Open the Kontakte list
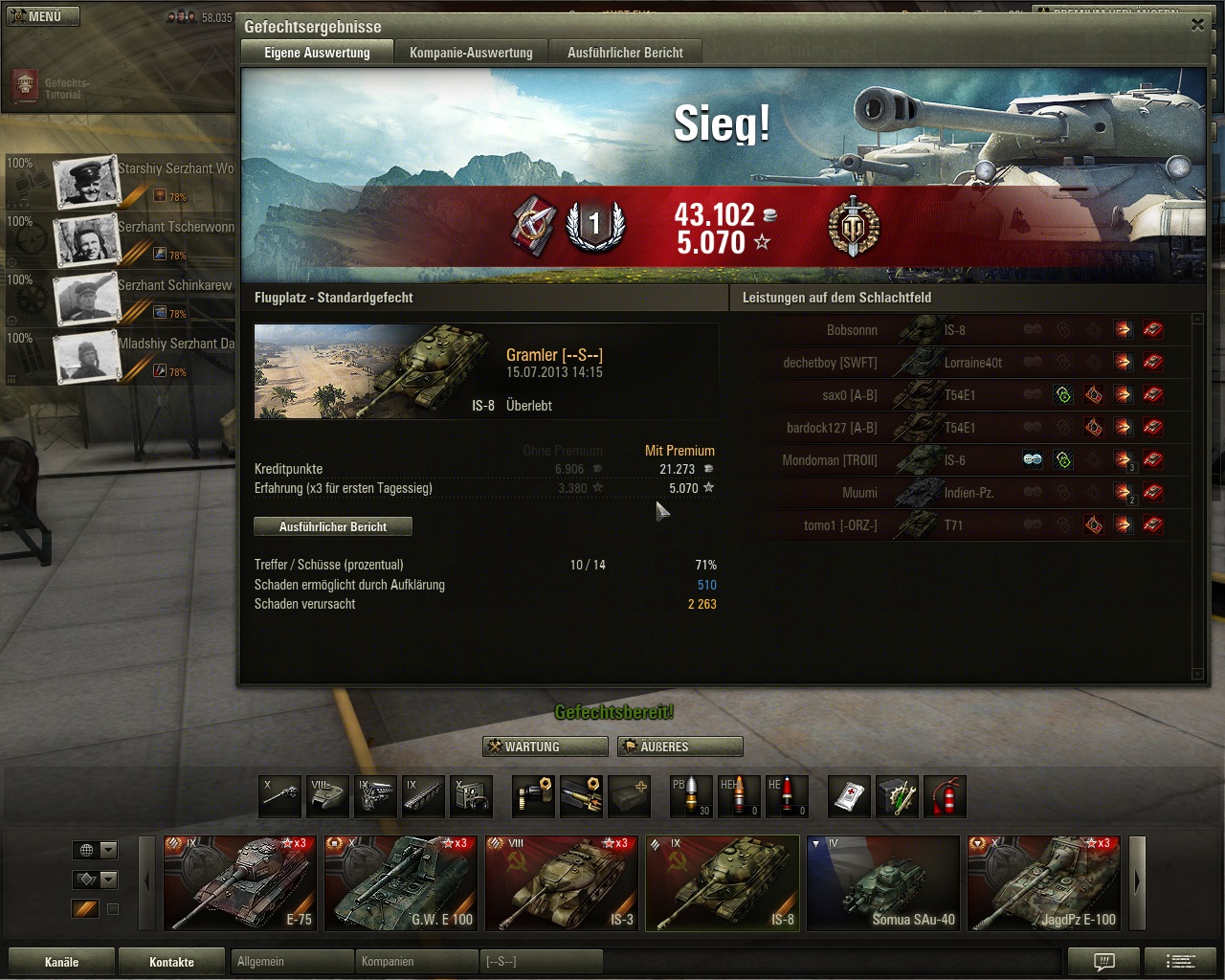 171,962
